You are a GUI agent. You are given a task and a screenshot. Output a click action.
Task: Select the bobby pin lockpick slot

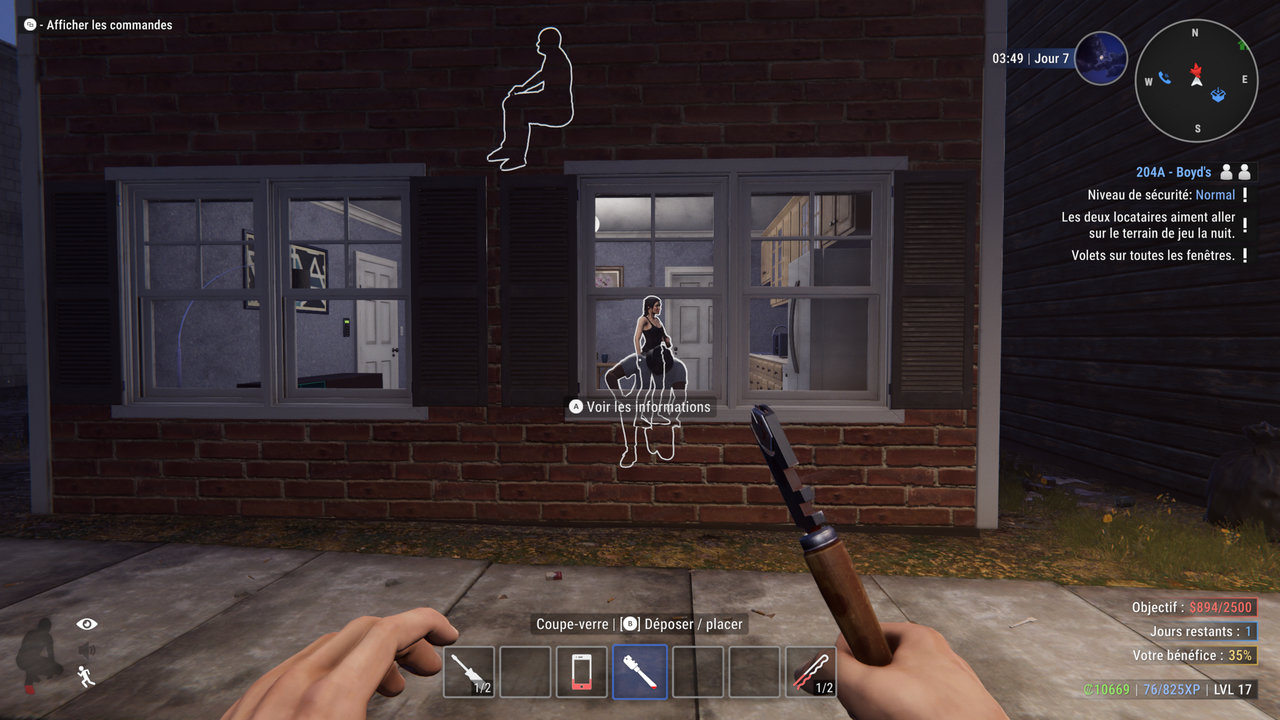(810, 671)
